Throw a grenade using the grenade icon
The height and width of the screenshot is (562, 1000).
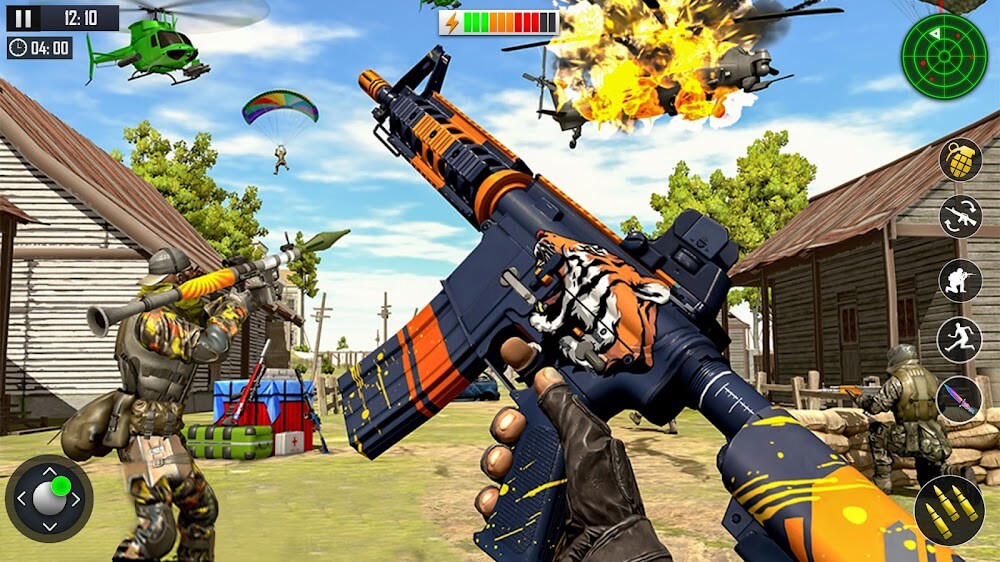pos(960,160)
